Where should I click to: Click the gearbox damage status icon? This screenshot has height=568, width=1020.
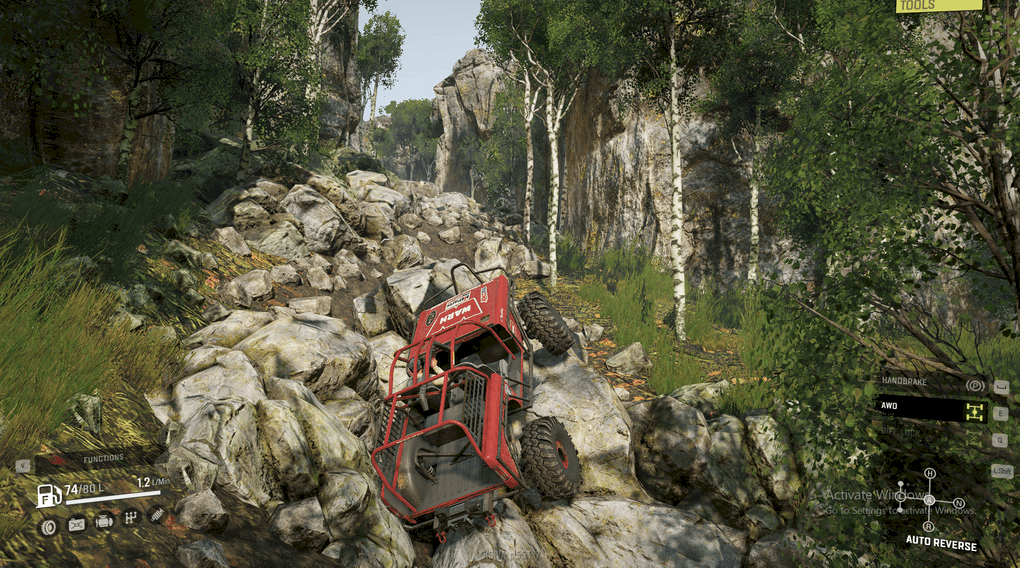tap(130, 518)
